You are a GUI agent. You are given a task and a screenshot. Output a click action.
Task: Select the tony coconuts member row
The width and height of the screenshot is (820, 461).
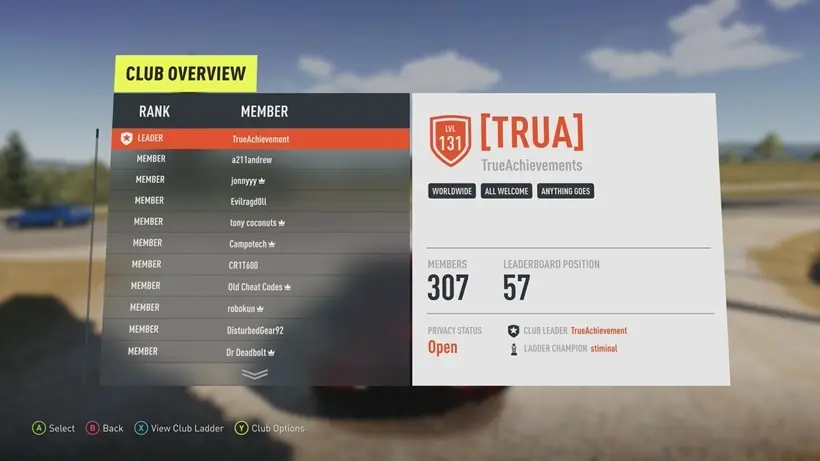click(257, 222)
